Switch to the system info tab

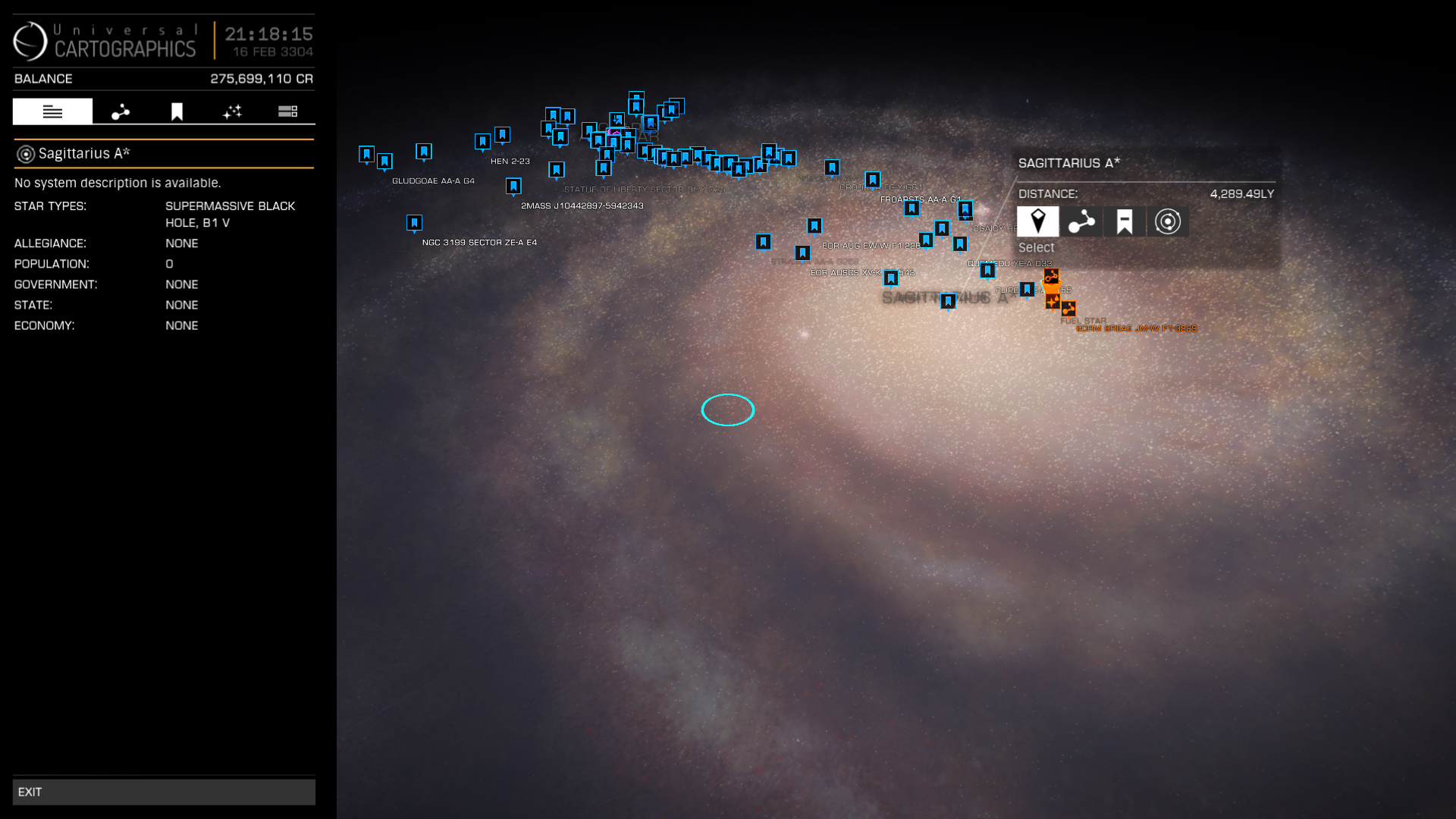point(52,111)
